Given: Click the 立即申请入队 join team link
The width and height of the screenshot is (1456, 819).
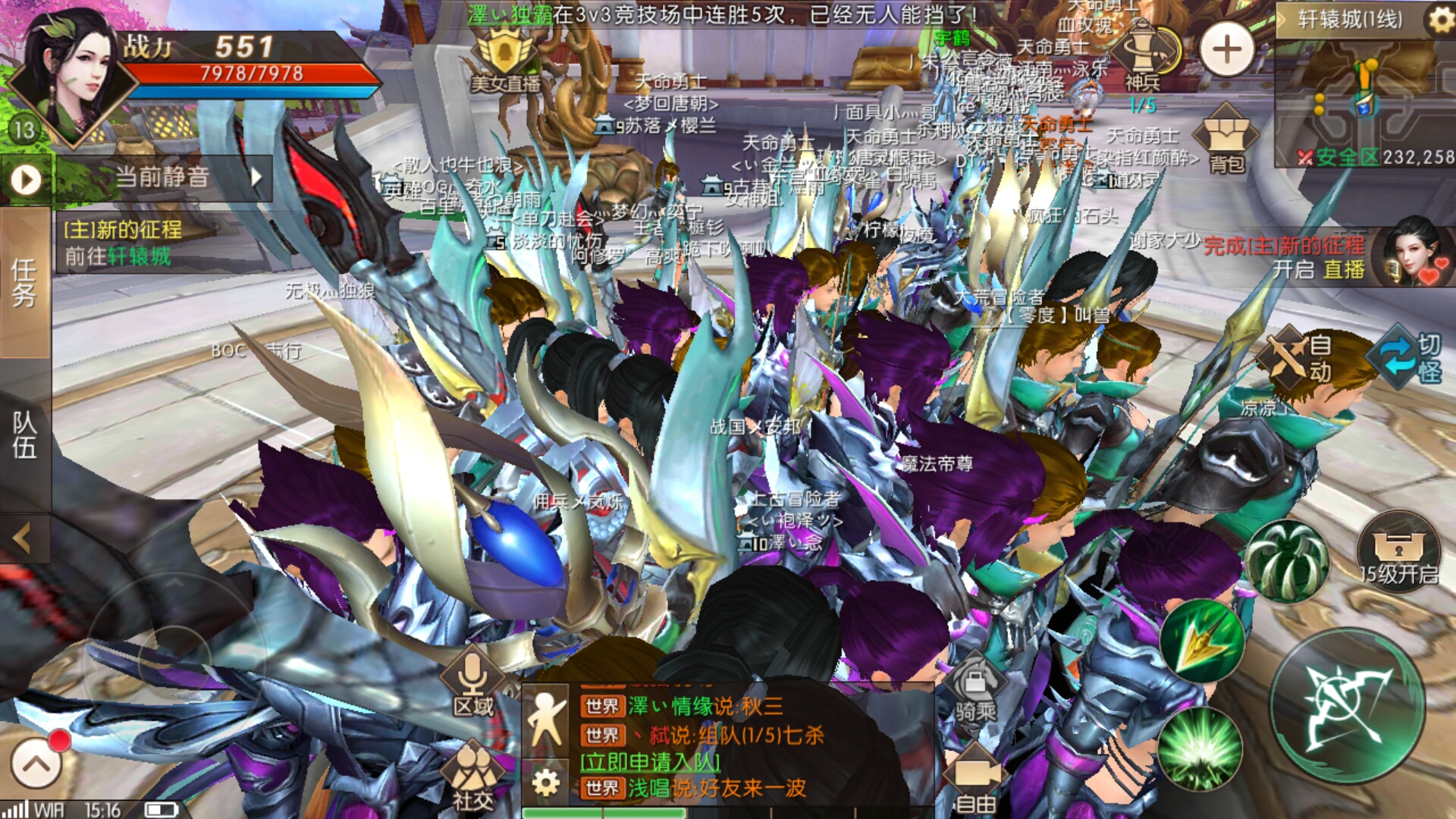Looking at the screenshot, I should [650, 761].
